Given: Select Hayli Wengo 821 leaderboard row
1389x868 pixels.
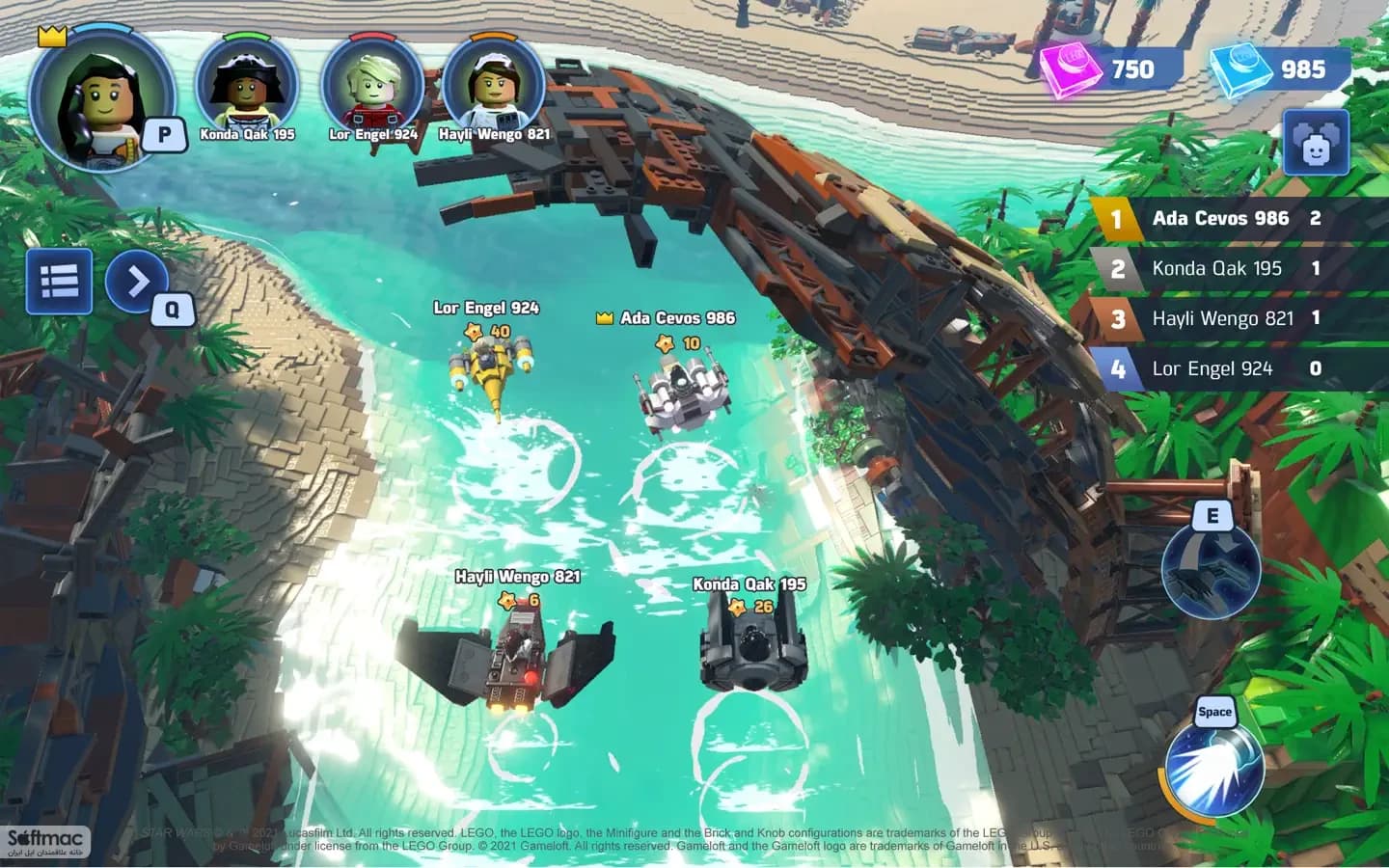Looking at the screenshot, I should (1239, 319).
